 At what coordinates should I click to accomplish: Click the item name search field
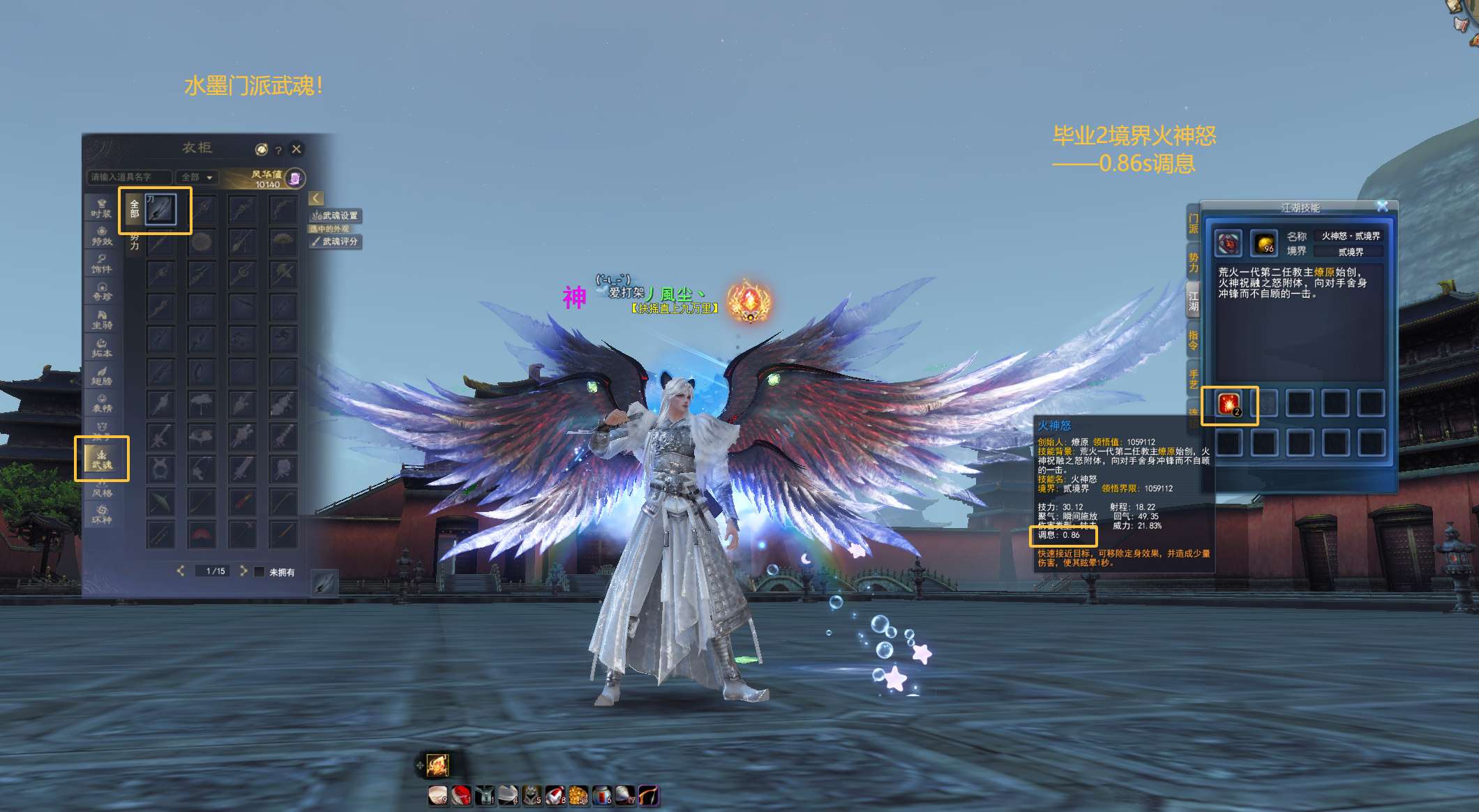pos(129,177)
